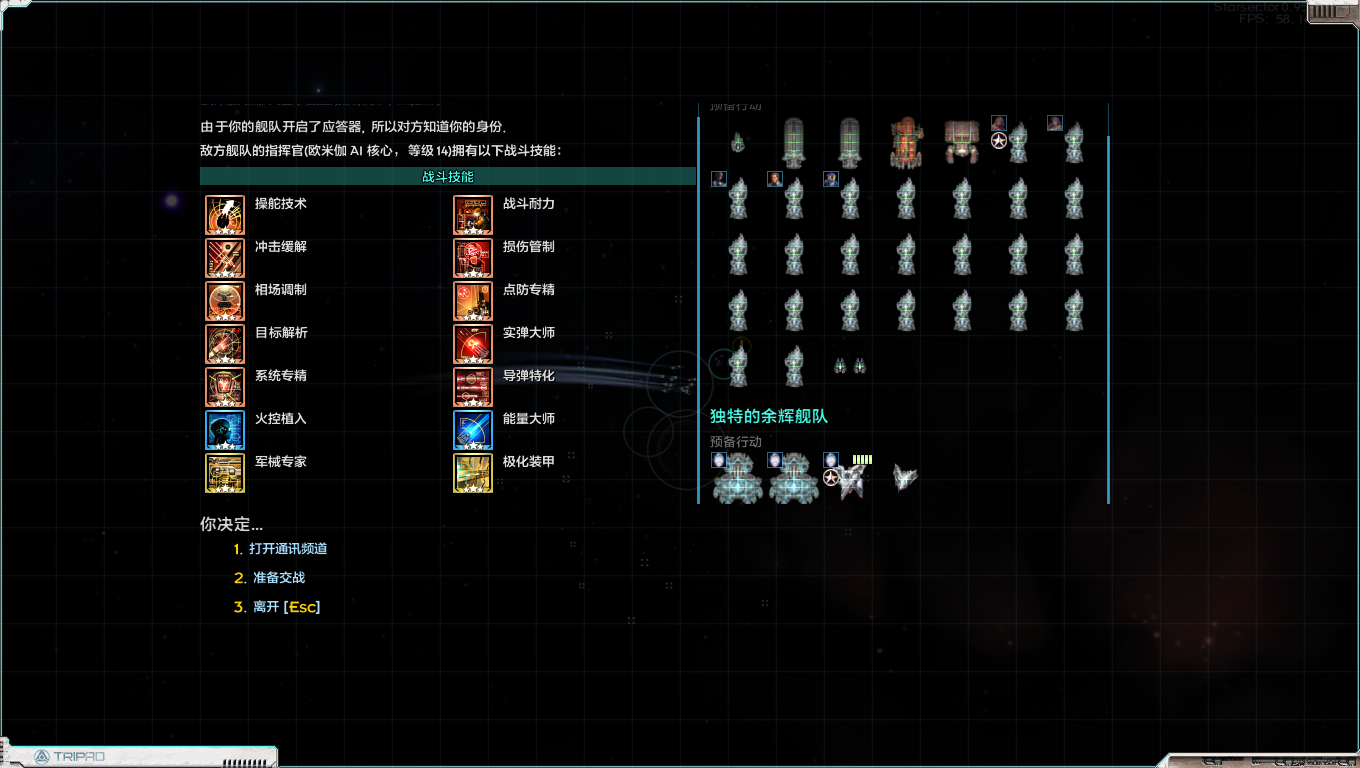Image resolution: width=1360 pixels, height=768 pixels.
Task: Click the 操舵技术 skill icon
Action: click(225, 215)
